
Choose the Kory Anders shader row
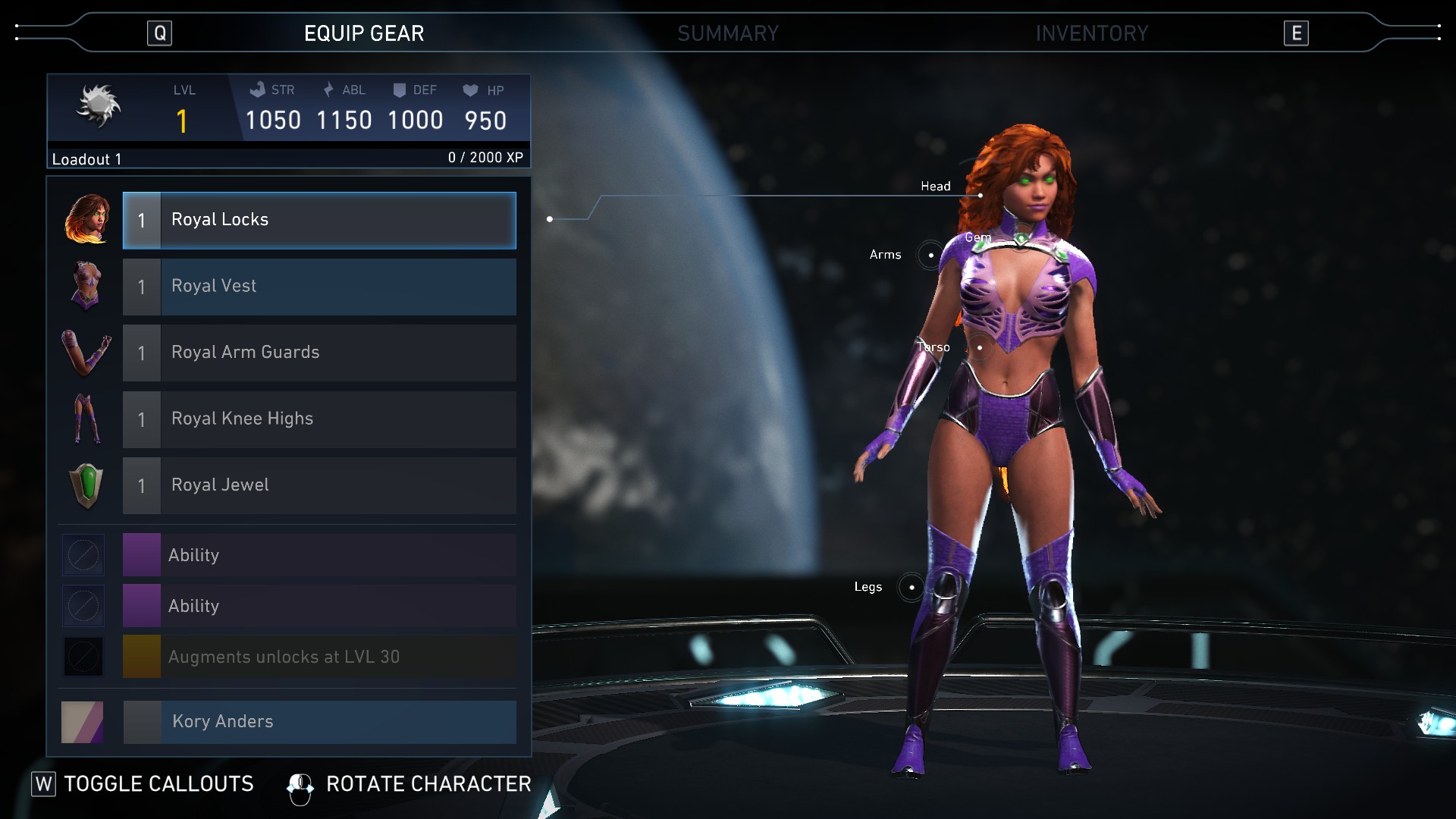click(x=319, y=721)
